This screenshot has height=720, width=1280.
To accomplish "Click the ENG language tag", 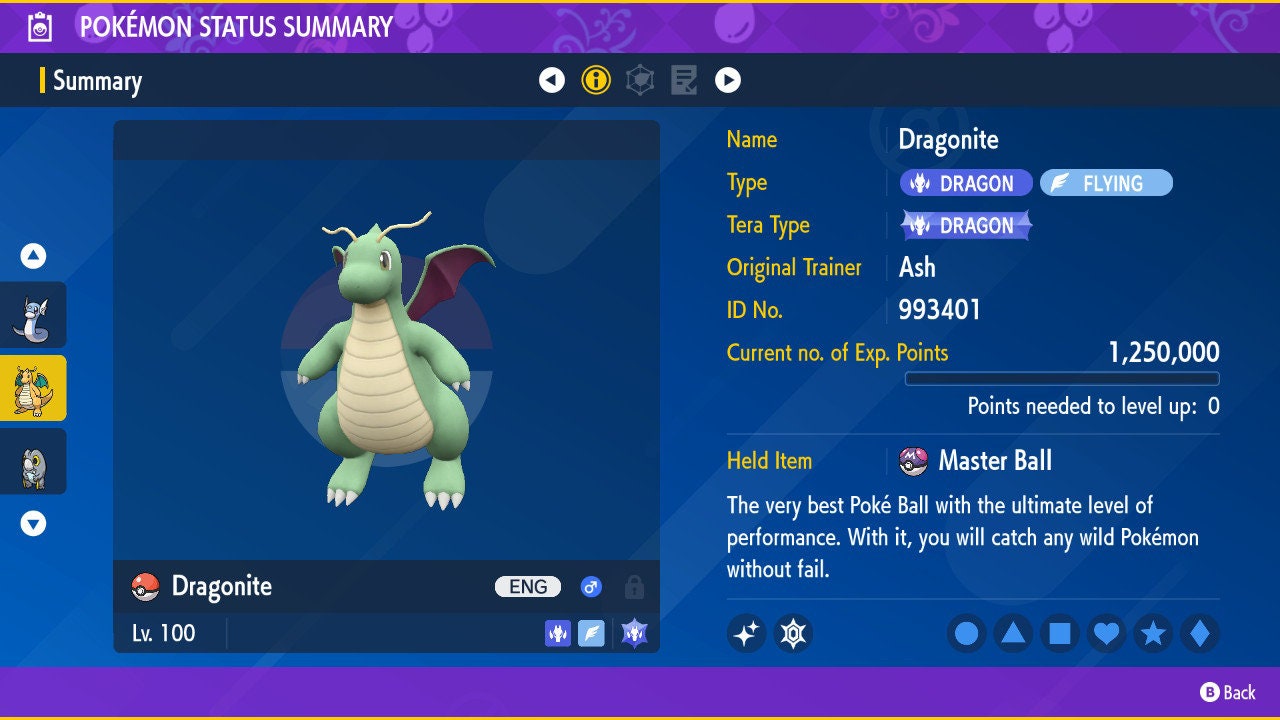I will (x=527, y=587).
